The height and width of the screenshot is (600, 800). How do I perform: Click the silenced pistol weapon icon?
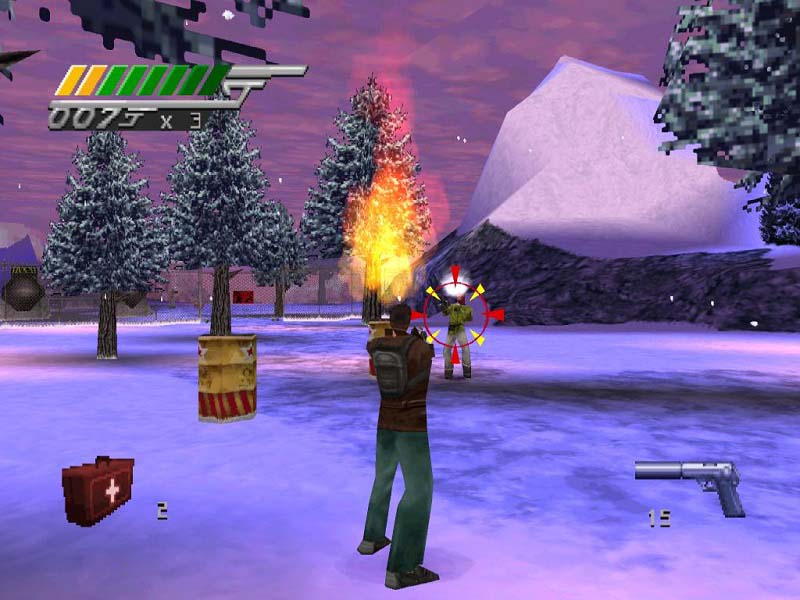pos(692,483)
